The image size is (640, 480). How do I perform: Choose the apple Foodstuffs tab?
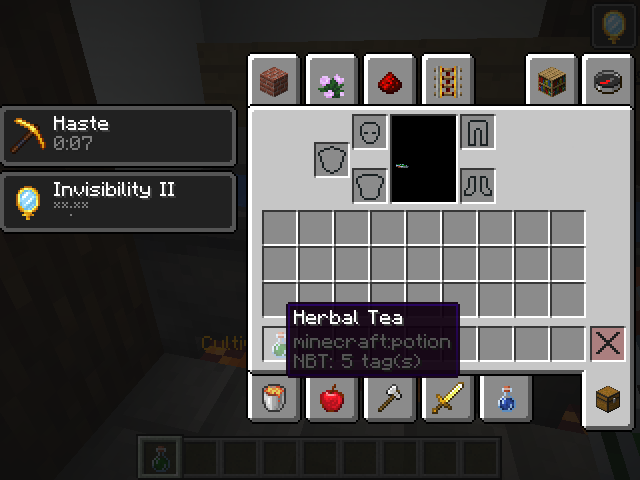(331, 398)
